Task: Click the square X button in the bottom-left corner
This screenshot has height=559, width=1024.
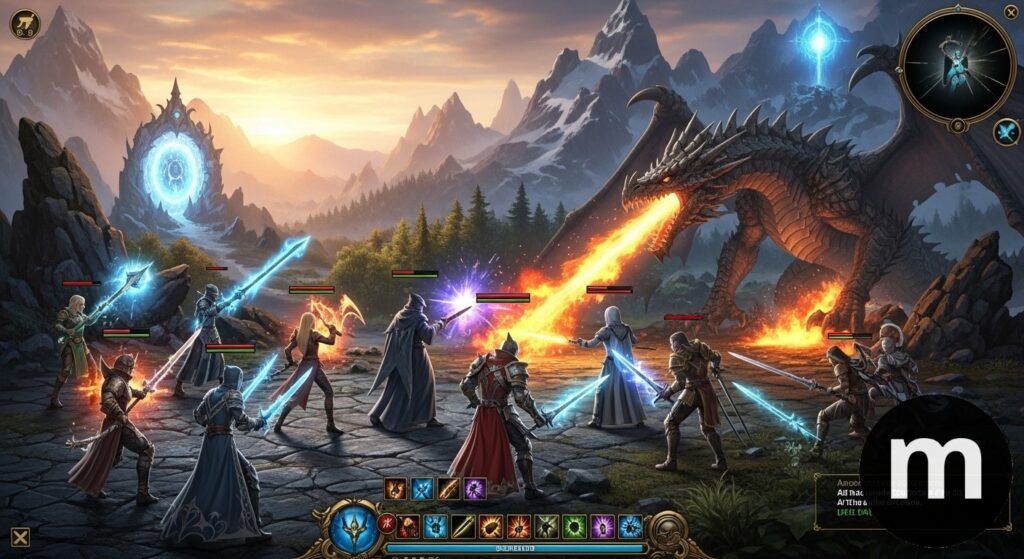Action: click(20, 538)
